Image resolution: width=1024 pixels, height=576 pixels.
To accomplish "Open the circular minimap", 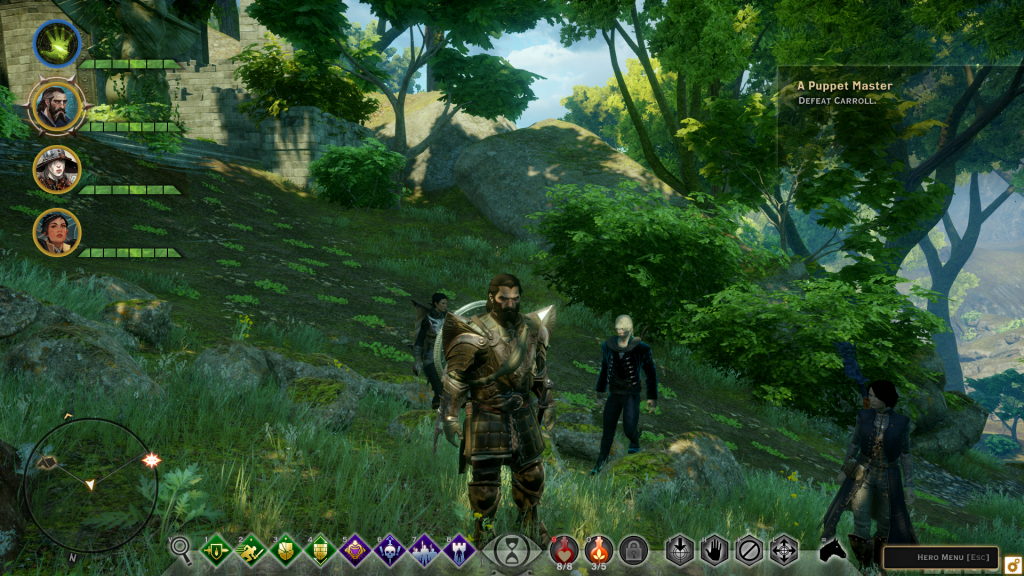I will [x=90, y=484].
